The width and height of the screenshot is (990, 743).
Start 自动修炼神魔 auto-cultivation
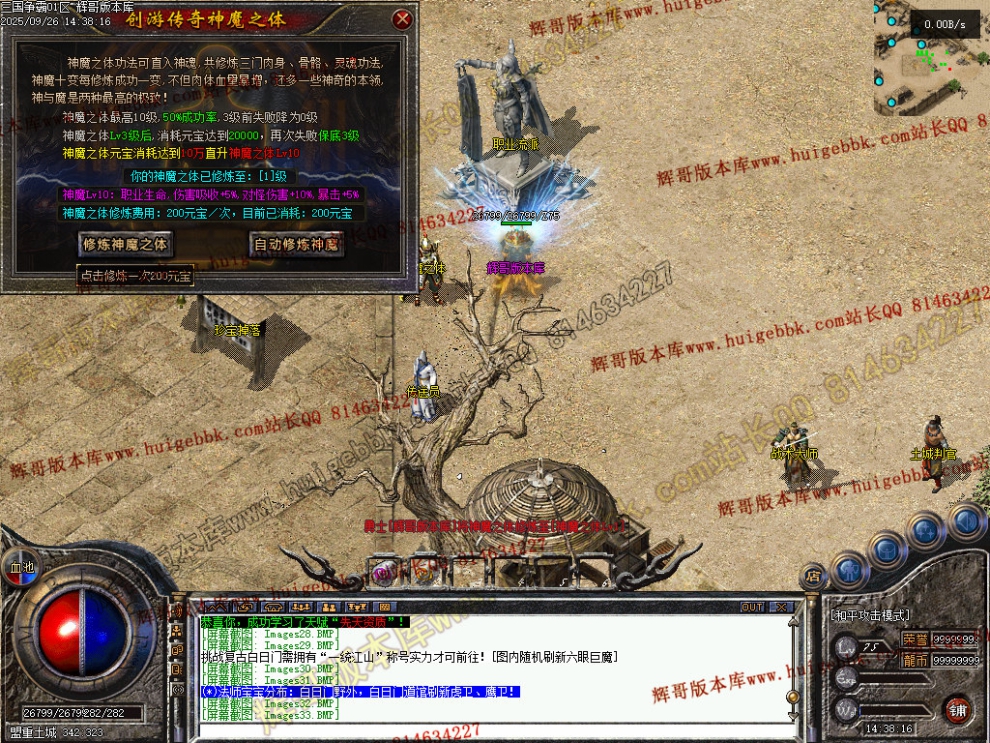pyautogui.click(x=296, y=244)
